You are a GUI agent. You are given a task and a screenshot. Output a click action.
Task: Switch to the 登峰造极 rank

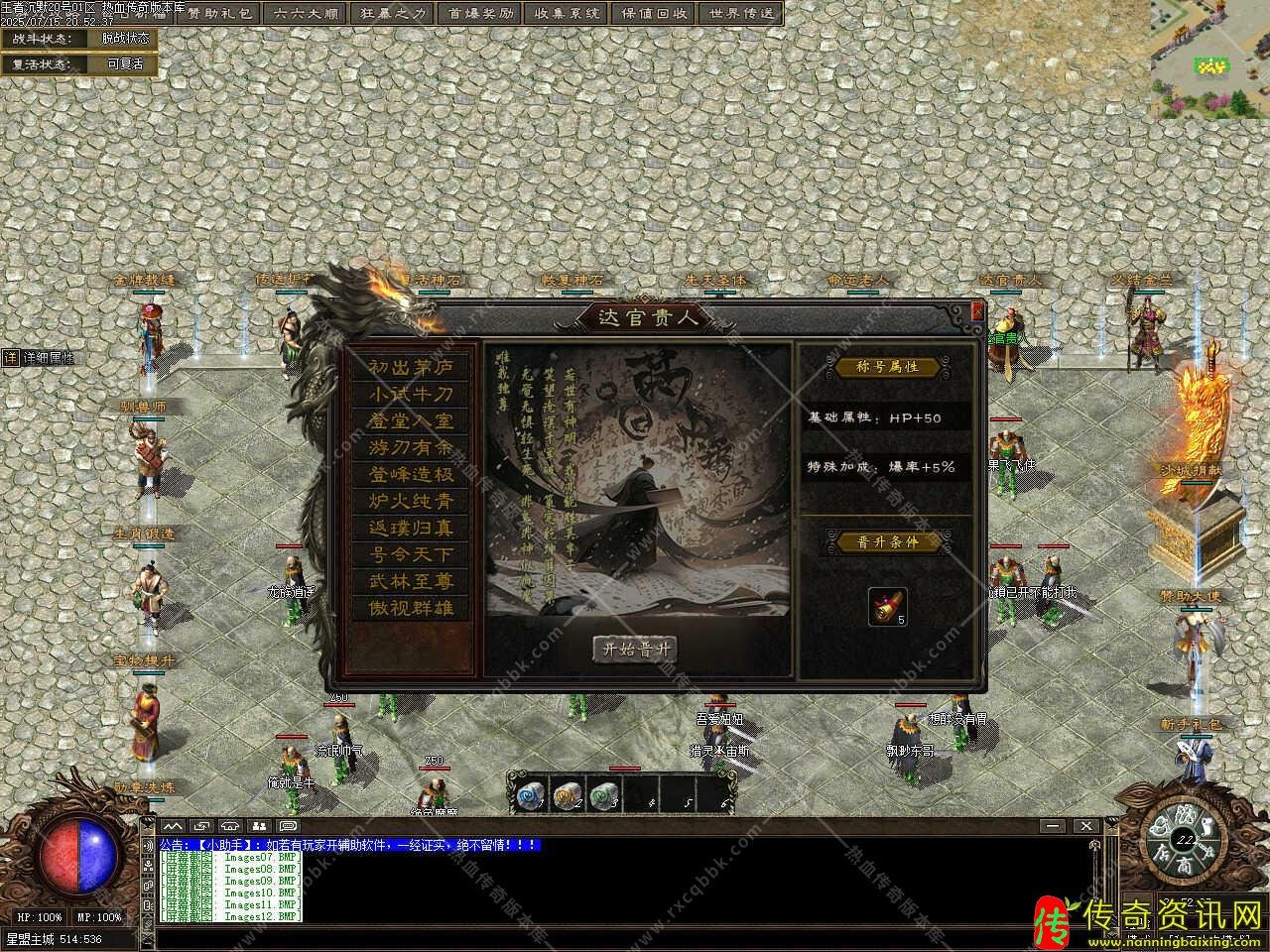point(411,474)
